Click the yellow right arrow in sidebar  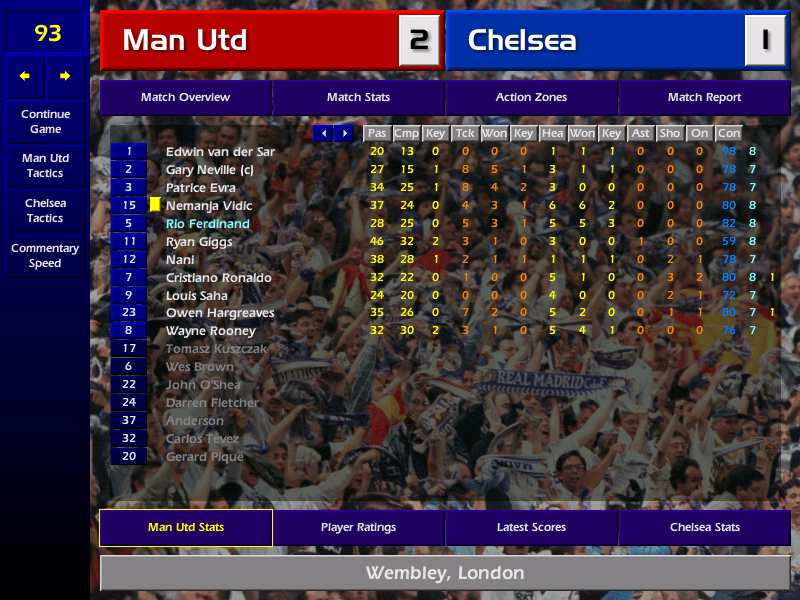coord(65,76)
